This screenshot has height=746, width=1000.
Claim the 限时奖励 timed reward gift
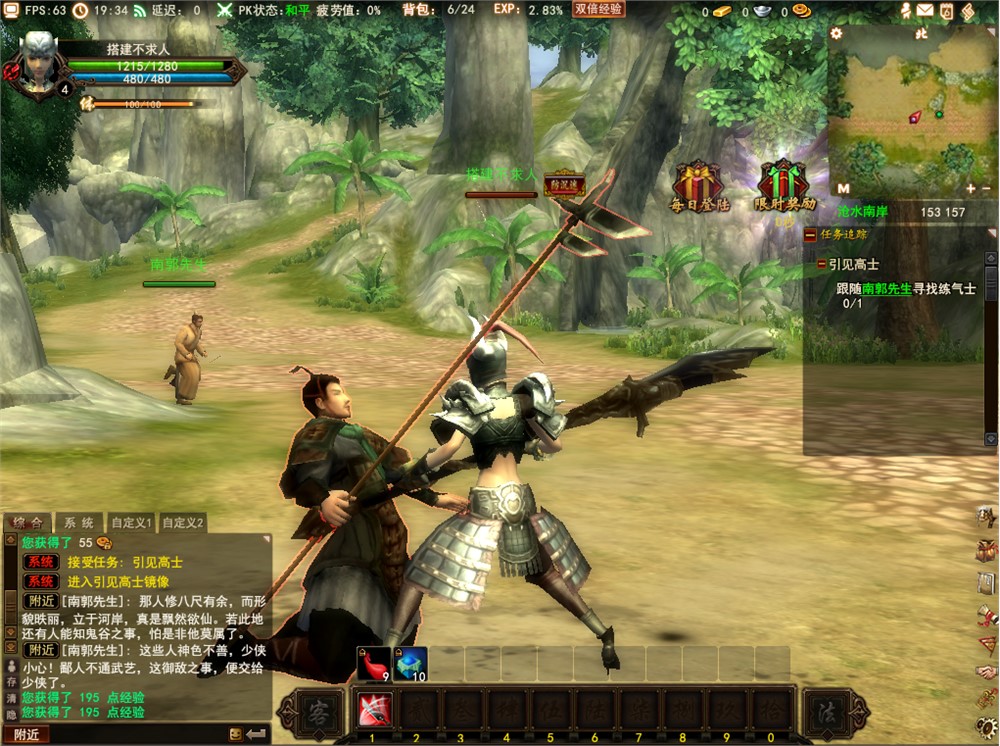784,185
